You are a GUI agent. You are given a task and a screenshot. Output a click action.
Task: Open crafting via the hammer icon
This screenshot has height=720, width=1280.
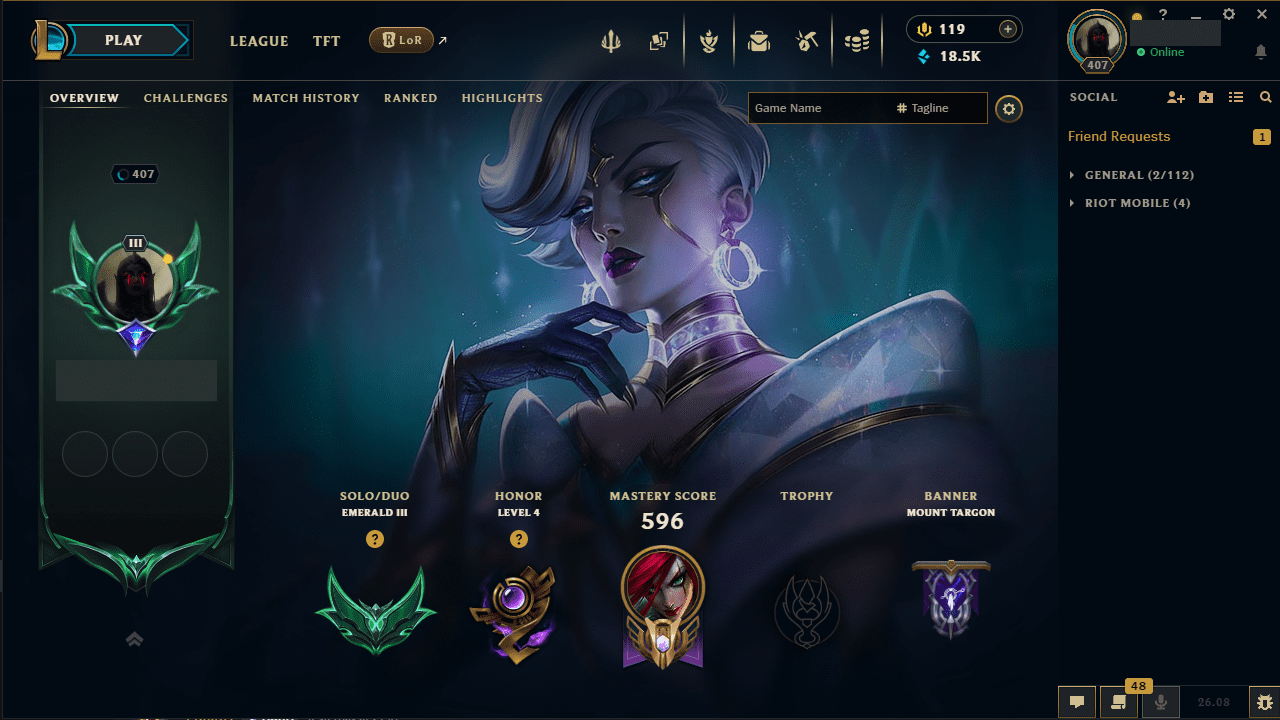point(807,40)
